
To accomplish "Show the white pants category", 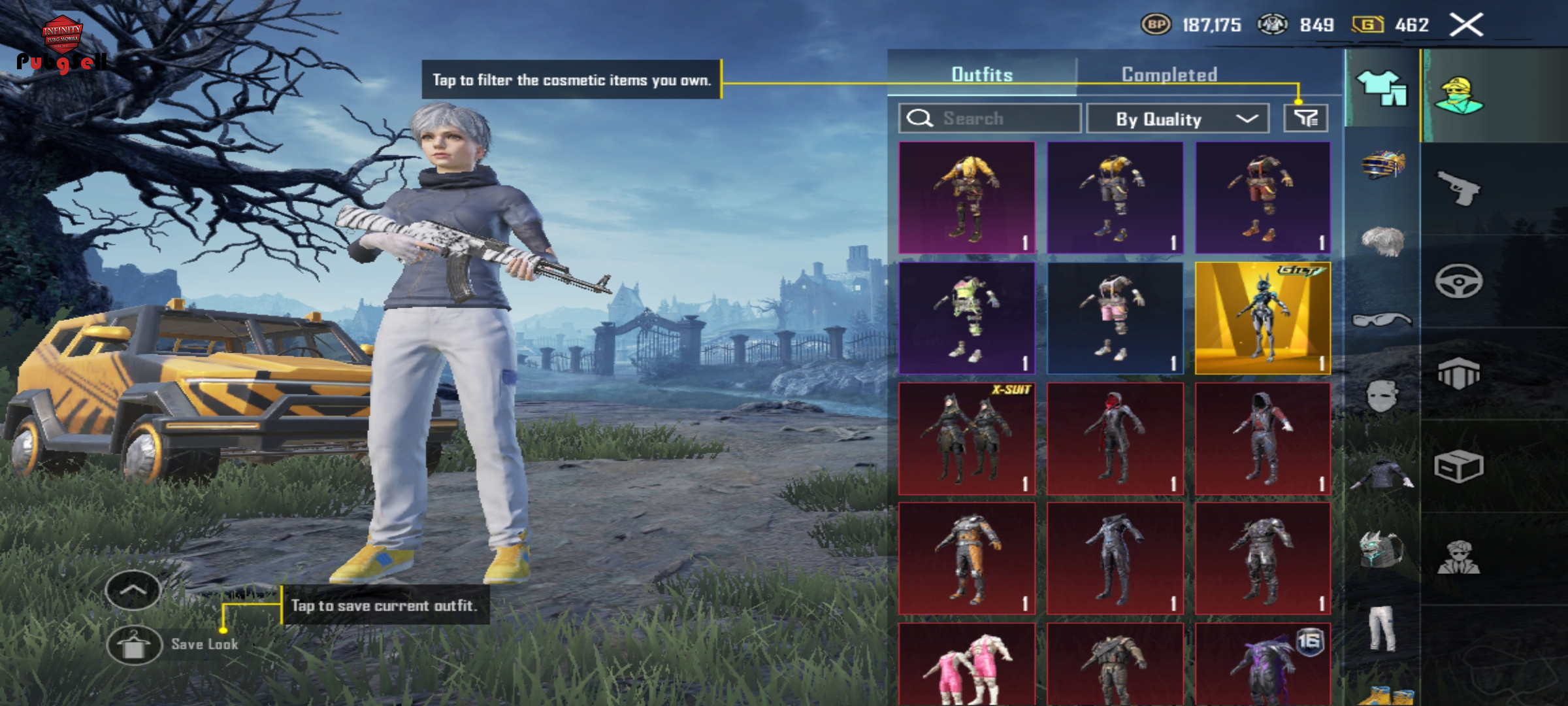I will [x=1382, y=628].
